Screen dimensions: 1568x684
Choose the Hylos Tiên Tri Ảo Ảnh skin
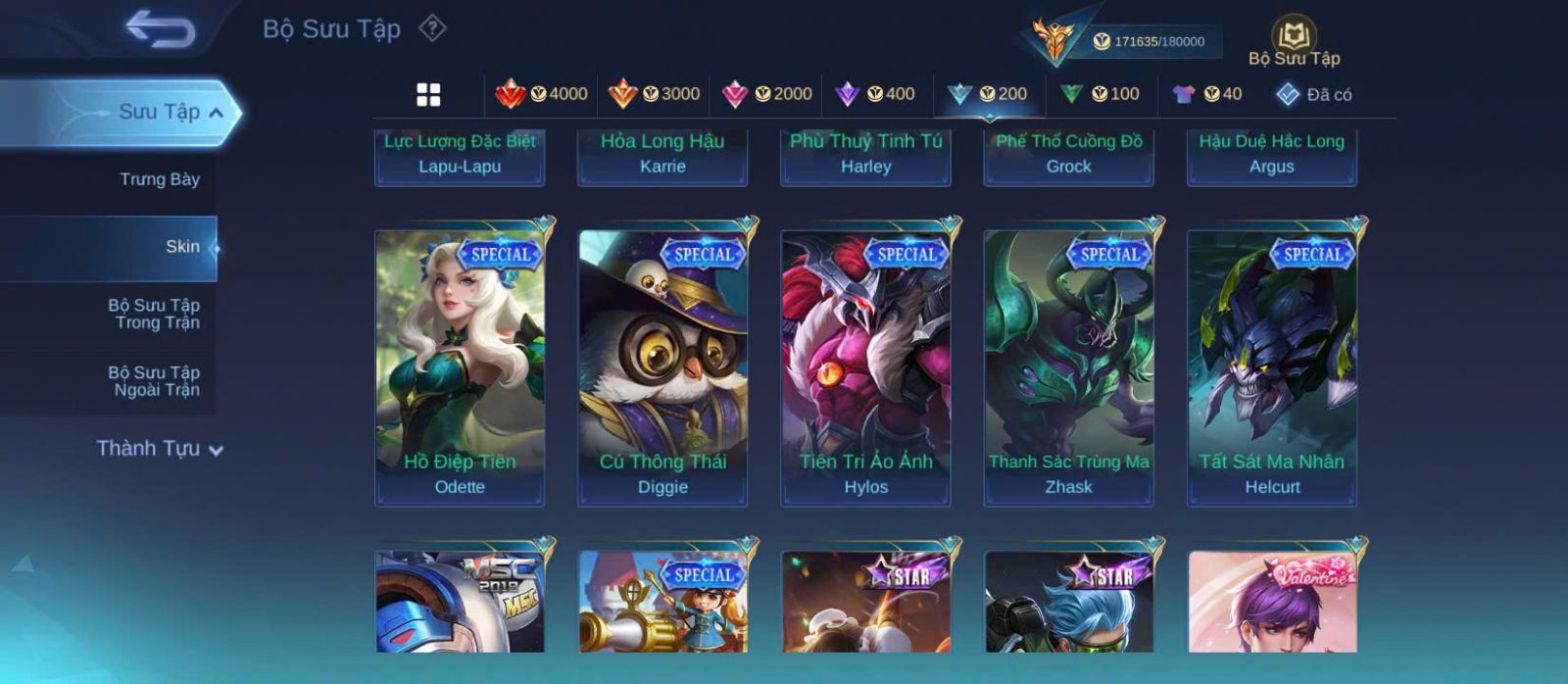click(865, 367)
